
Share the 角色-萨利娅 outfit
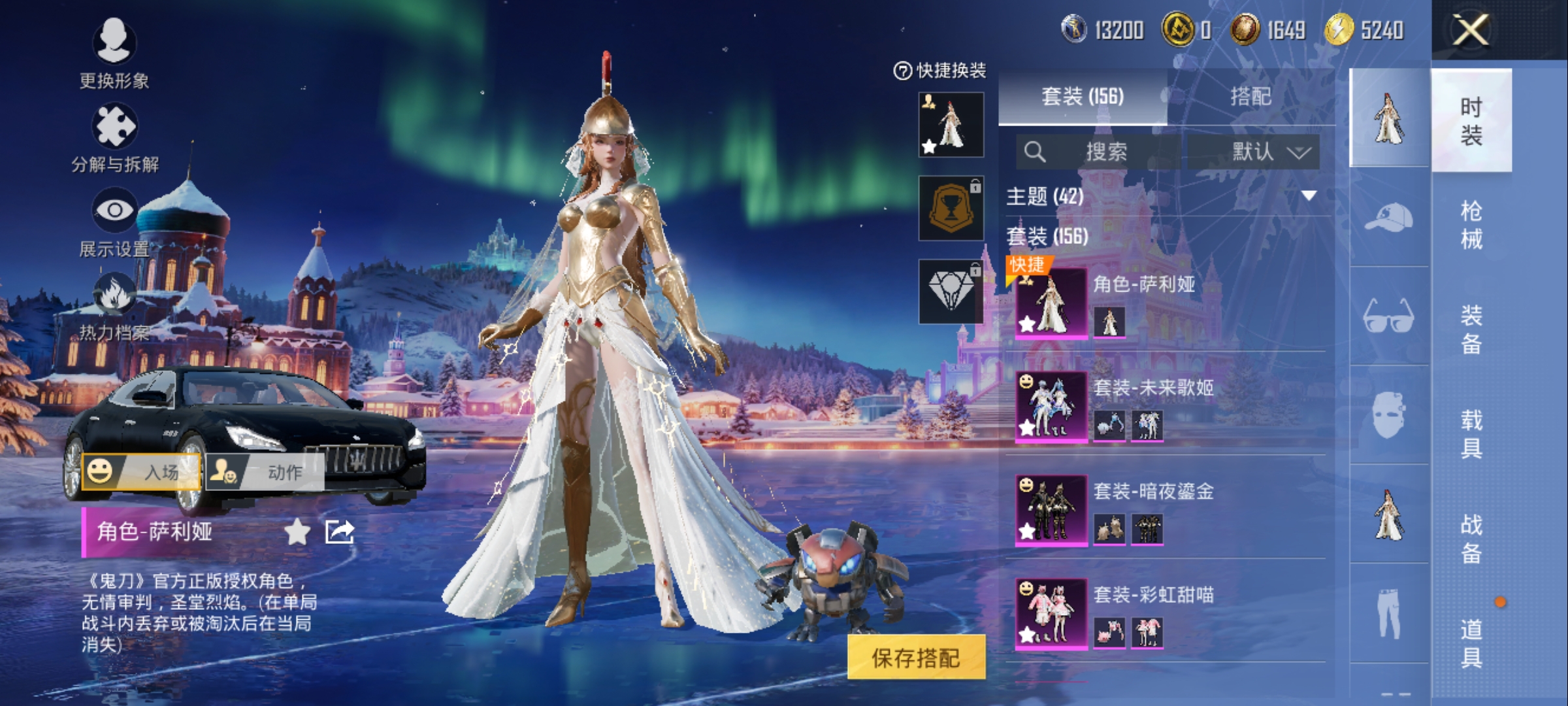[340, 532]
